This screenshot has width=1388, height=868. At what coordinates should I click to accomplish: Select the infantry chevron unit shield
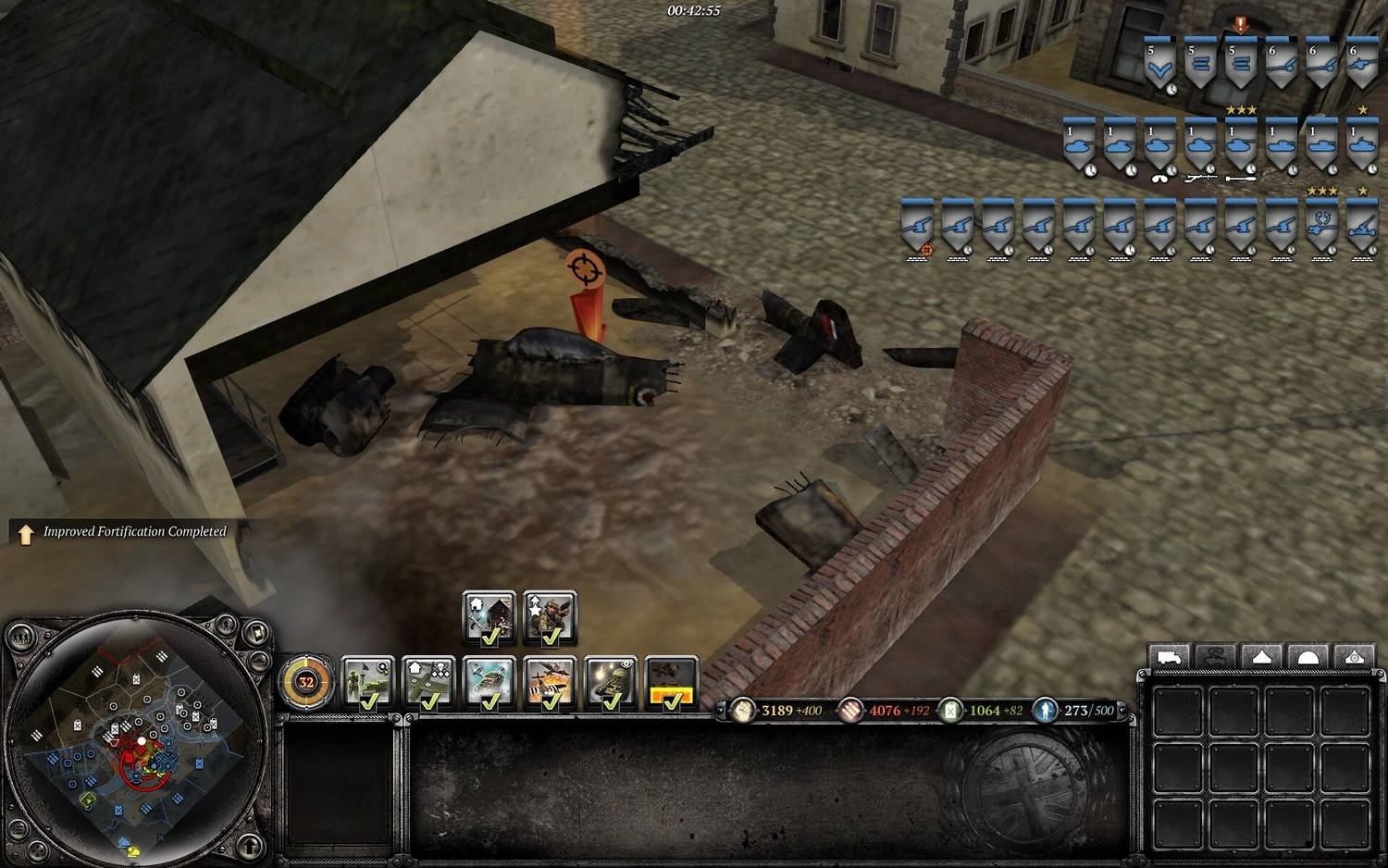tap(1159, 64)
